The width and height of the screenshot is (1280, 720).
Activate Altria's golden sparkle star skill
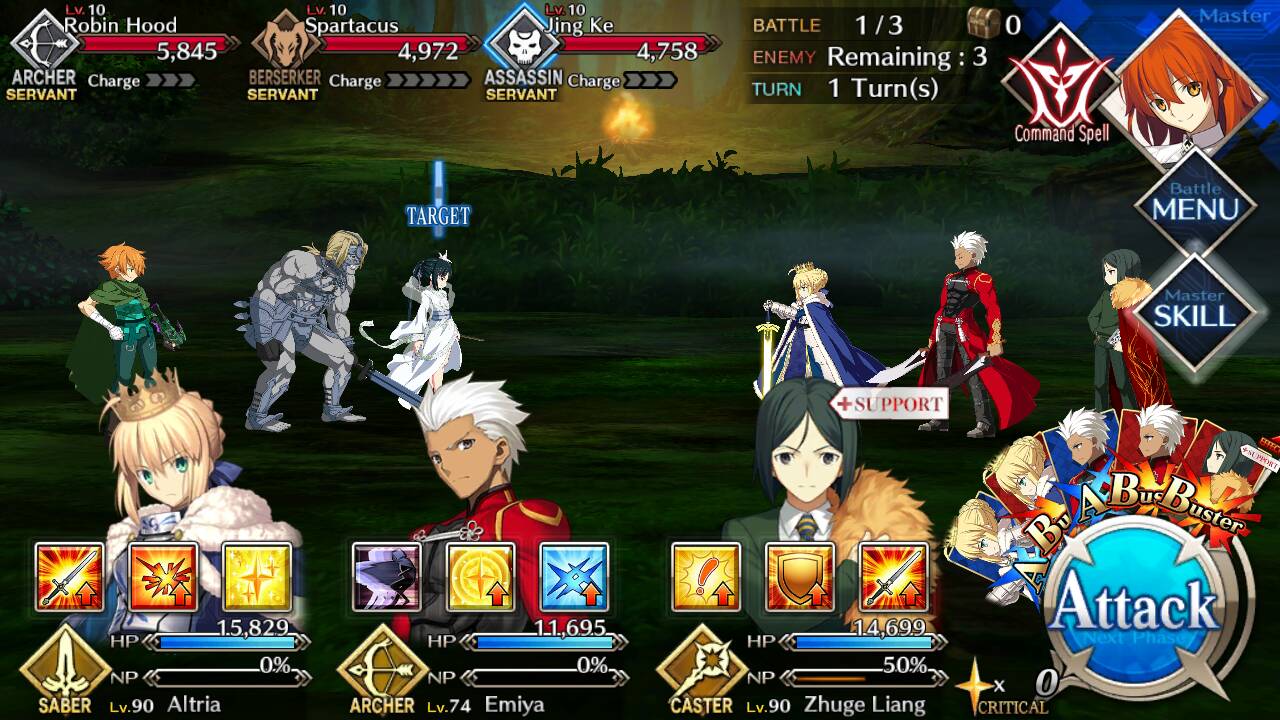256,577
